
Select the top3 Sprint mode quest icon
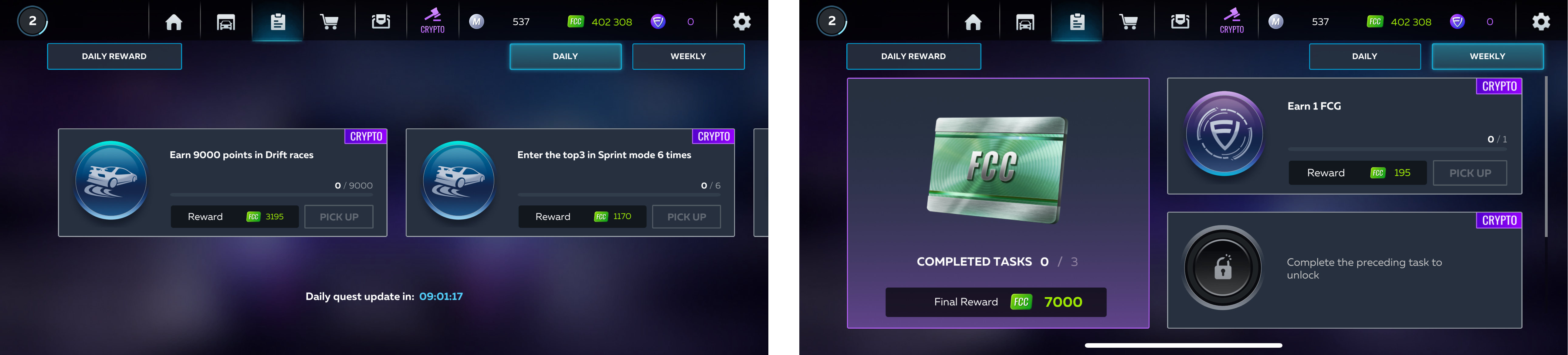click(458, 180)
